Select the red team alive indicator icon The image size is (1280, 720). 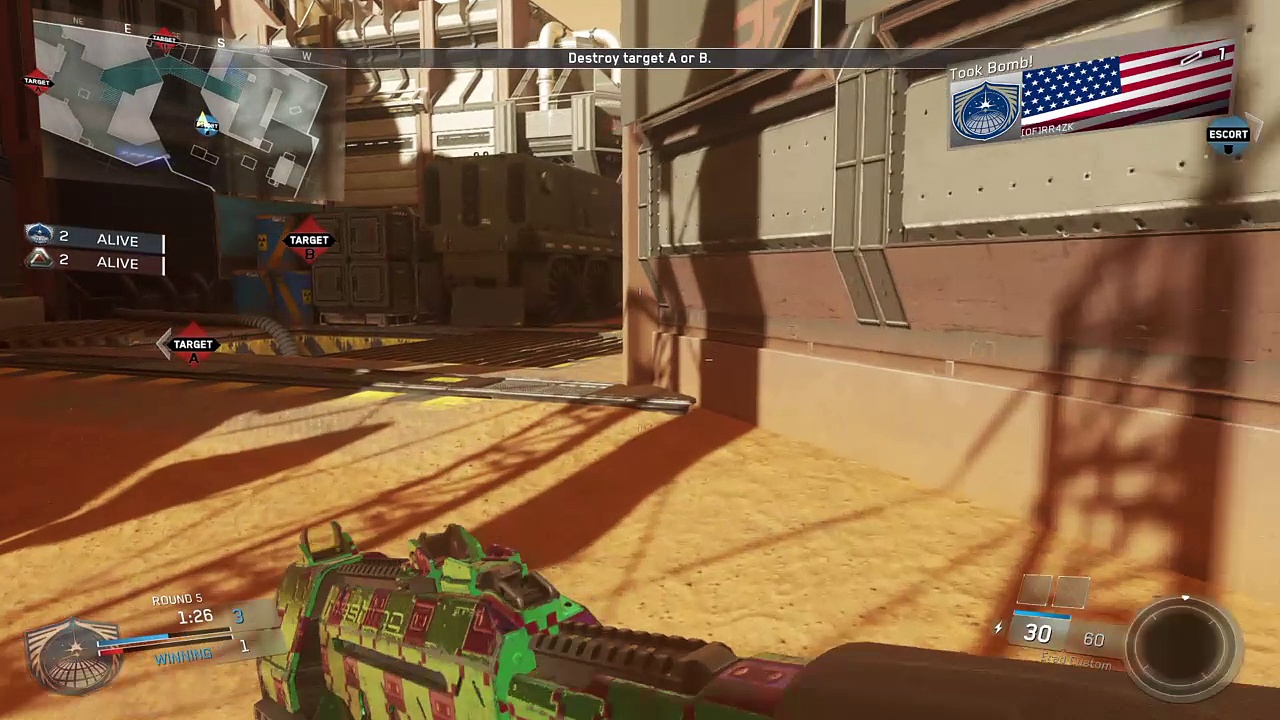tap(40, 260)
